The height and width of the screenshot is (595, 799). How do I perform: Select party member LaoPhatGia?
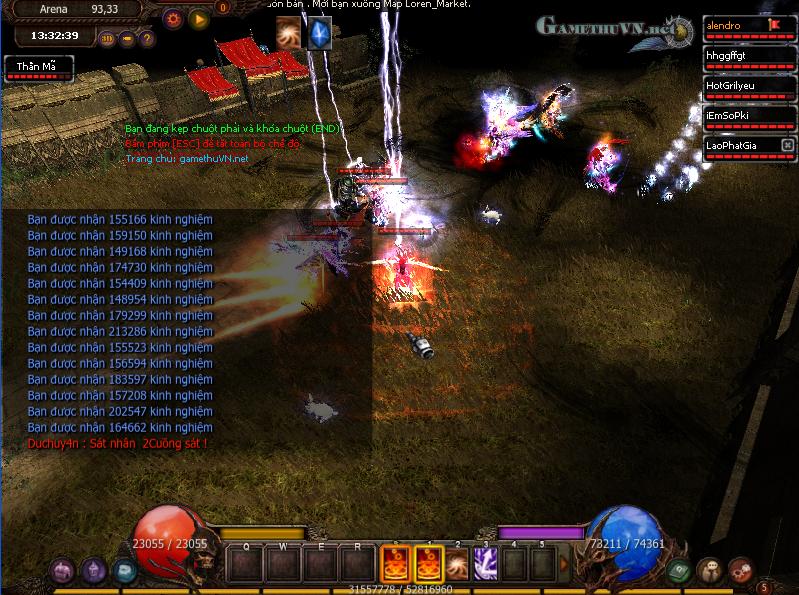(741, 146)
